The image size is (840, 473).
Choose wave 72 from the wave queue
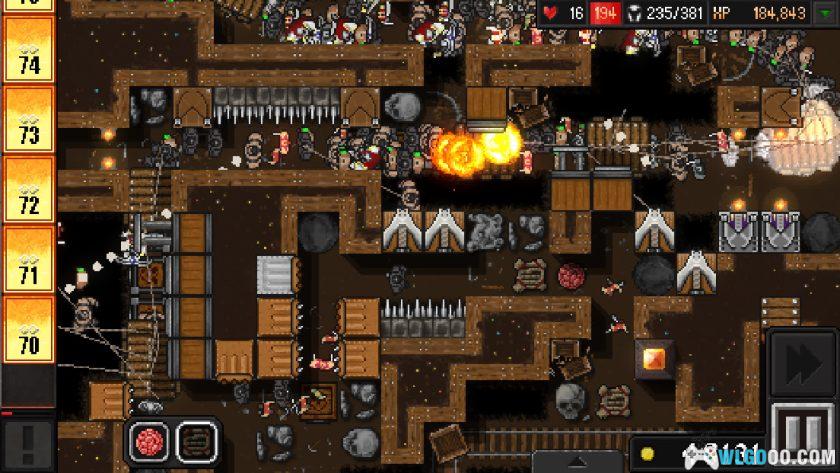click(27, 189)
